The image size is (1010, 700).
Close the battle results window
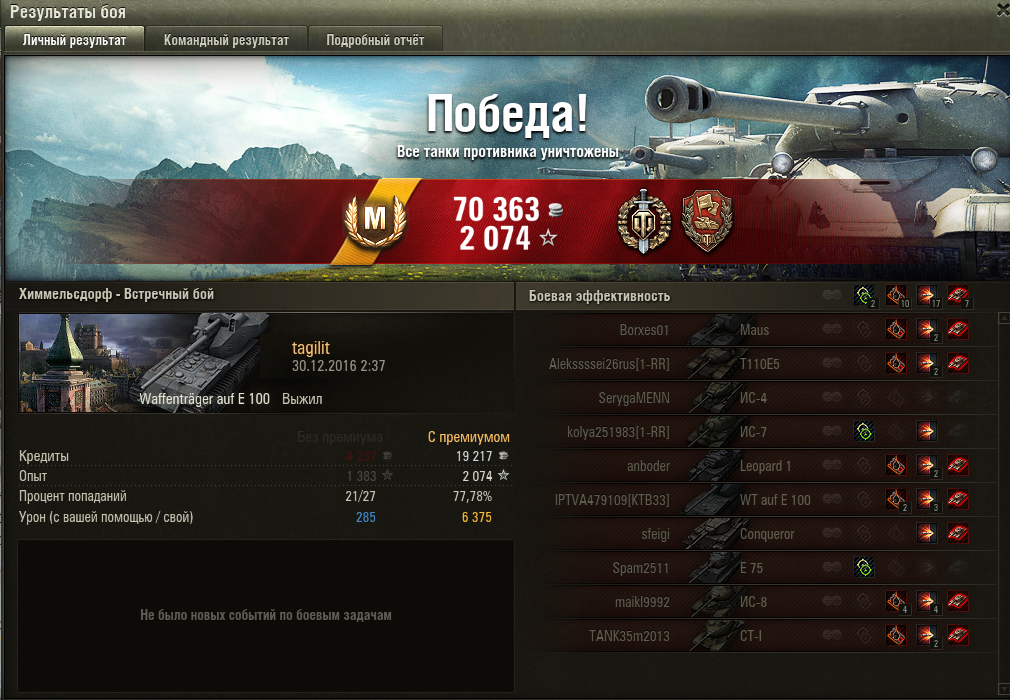1003,9
